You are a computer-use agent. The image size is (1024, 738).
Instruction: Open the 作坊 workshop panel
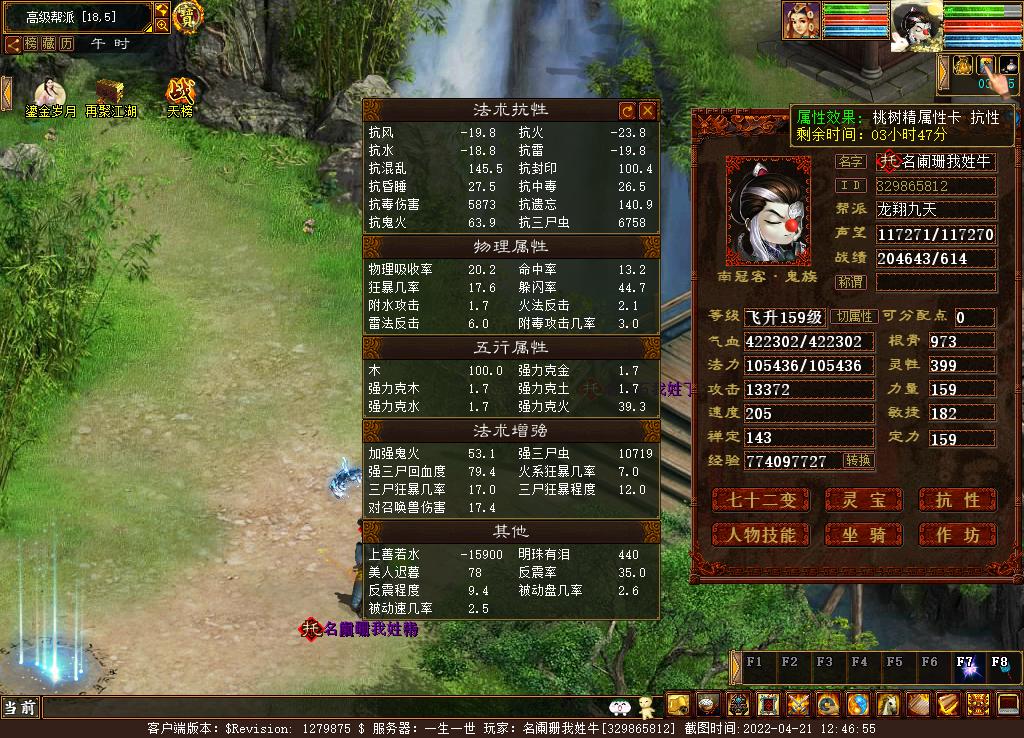click(957, 535)
